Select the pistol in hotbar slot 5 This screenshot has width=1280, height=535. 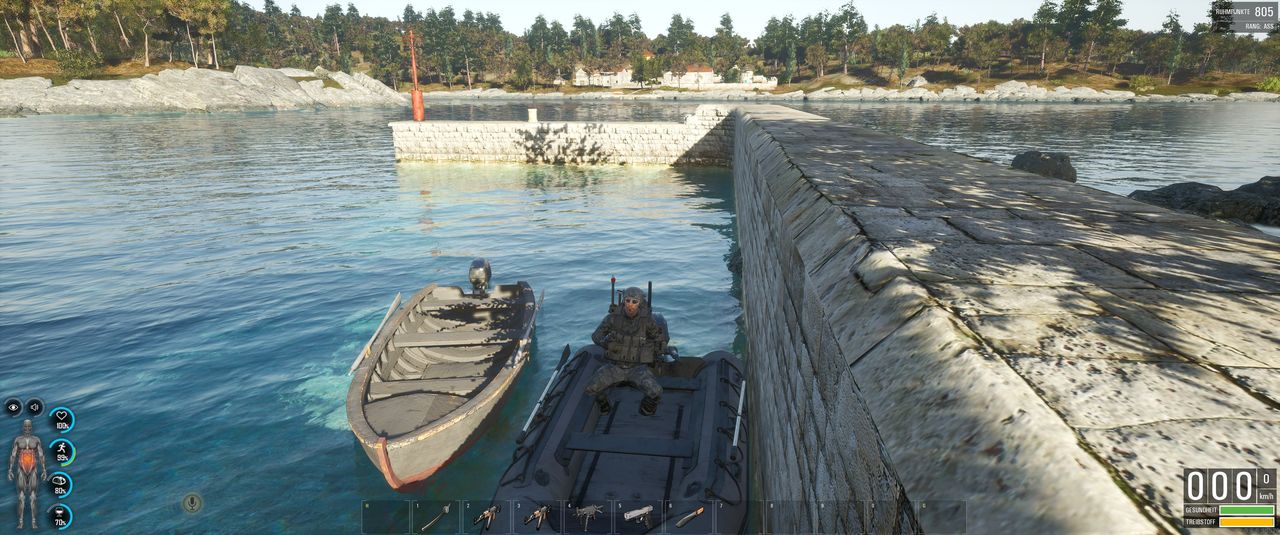tap(638, 516)
